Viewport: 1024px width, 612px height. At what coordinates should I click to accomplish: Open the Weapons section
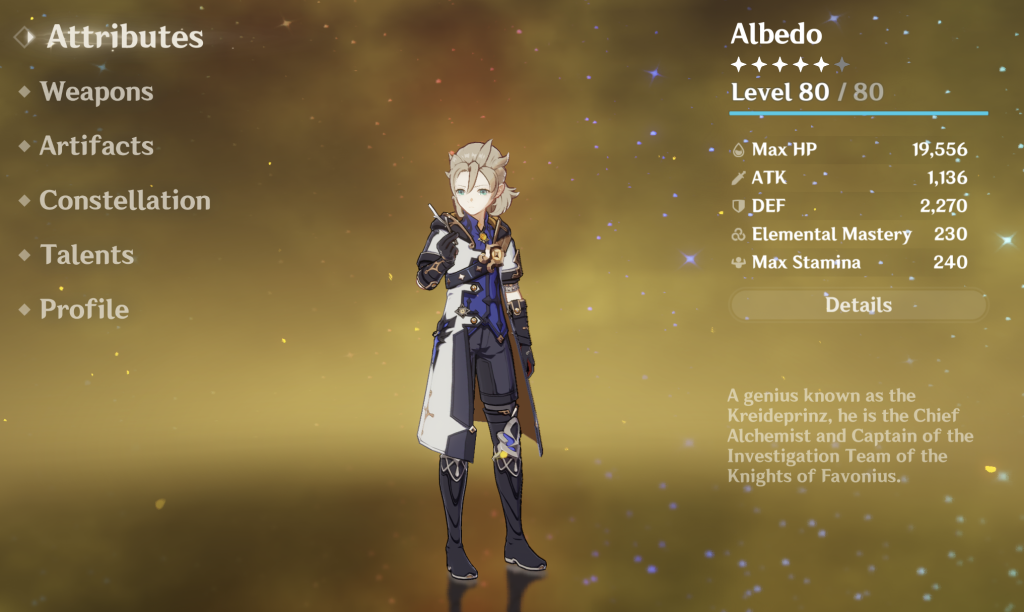(96, 92)
